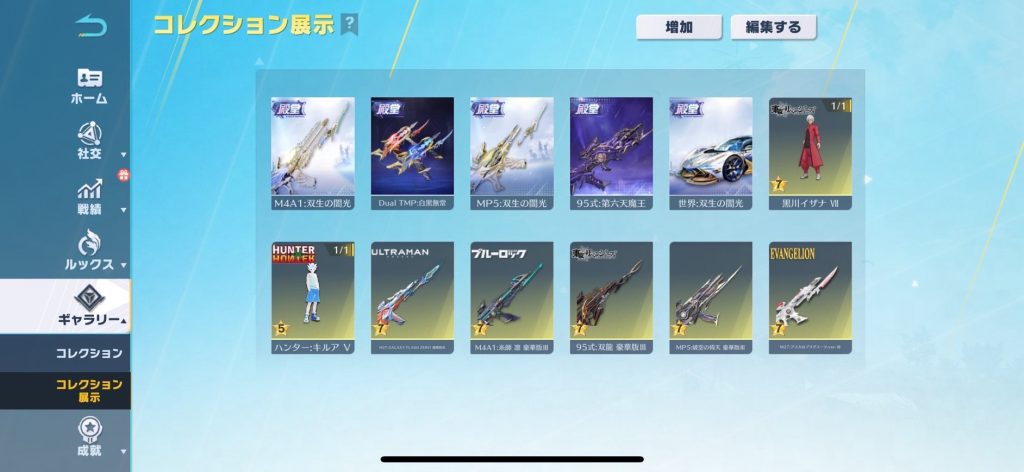Screen dimensions: 1024x472
Task: Choose the Dual TMP card
Action: (412, 153)
